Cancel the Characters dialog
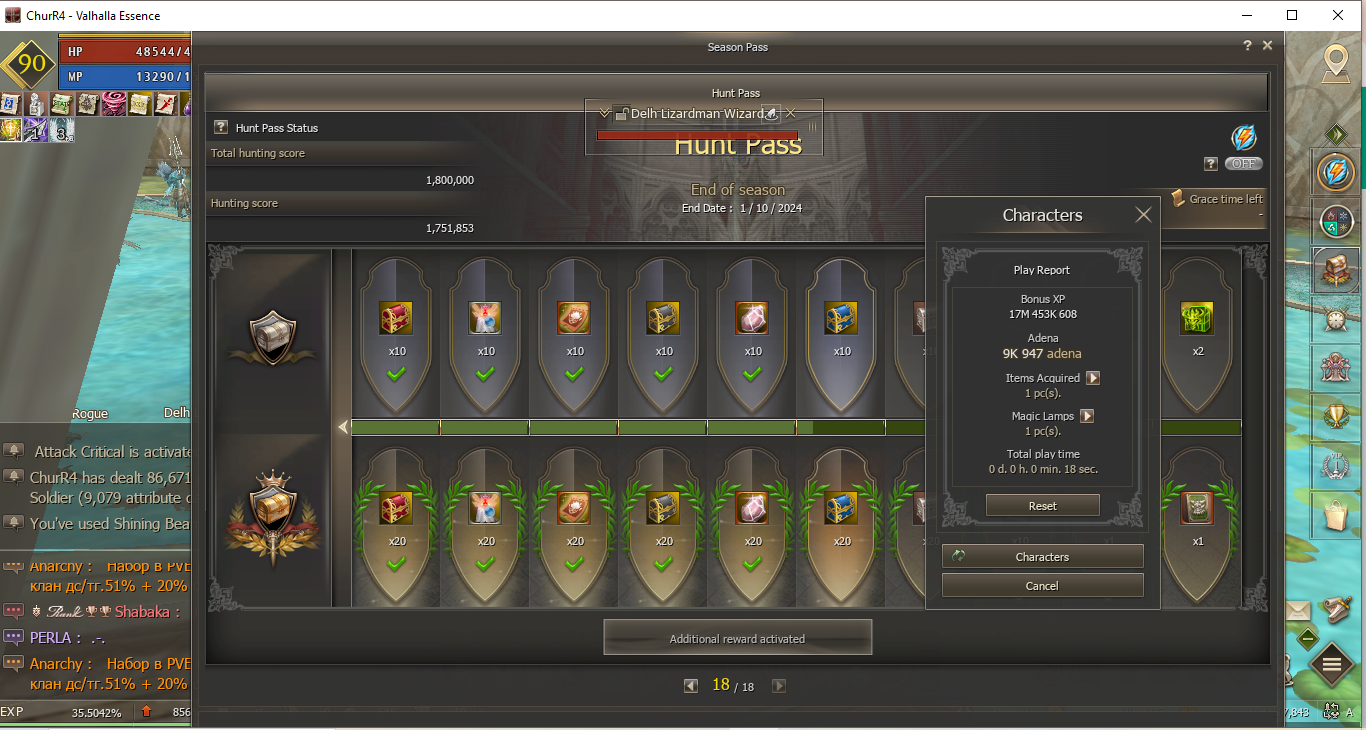1366x730 pixels. pos(1042,586)
